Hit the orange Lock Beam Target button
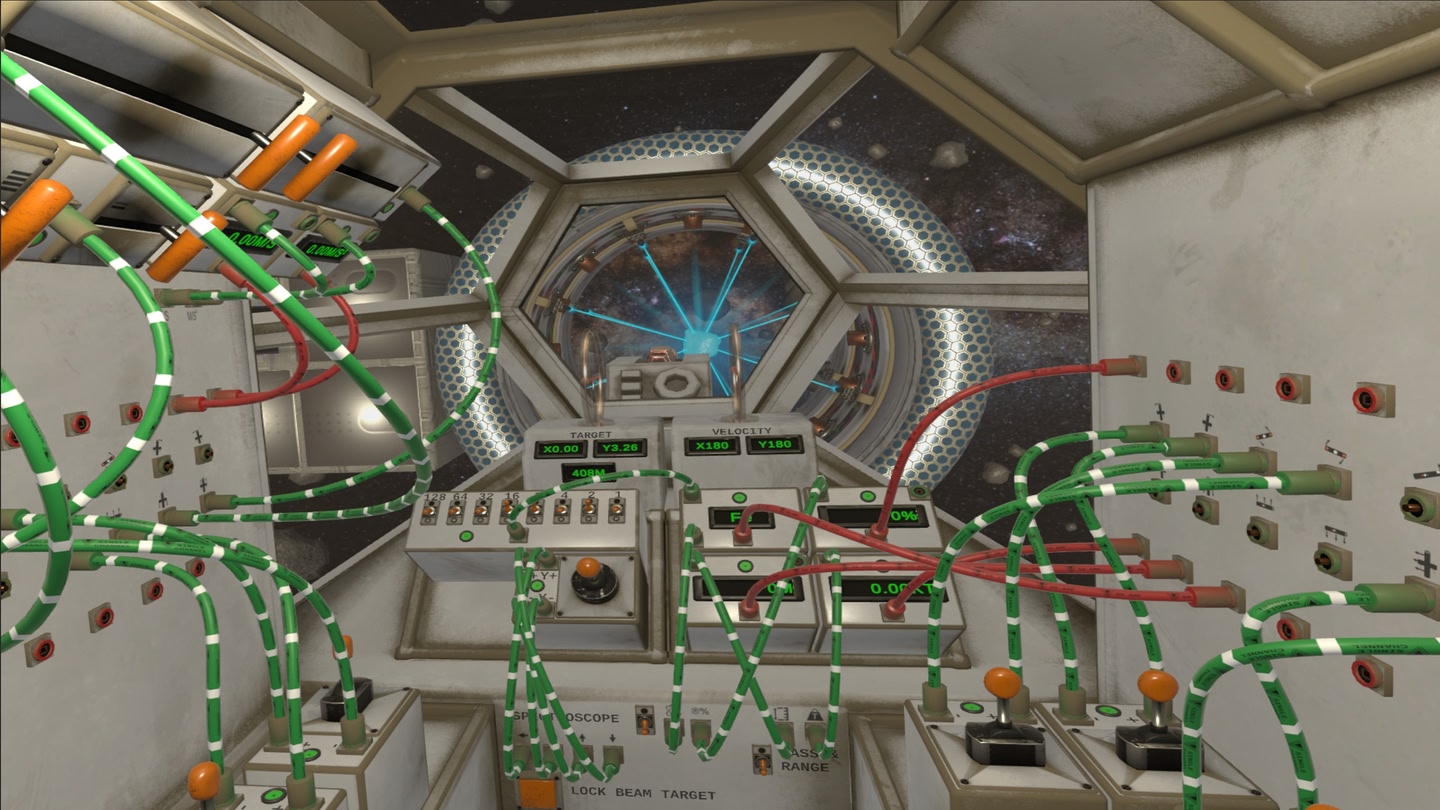The height and width of the screenshot is (810, 1440). (537, 794)
